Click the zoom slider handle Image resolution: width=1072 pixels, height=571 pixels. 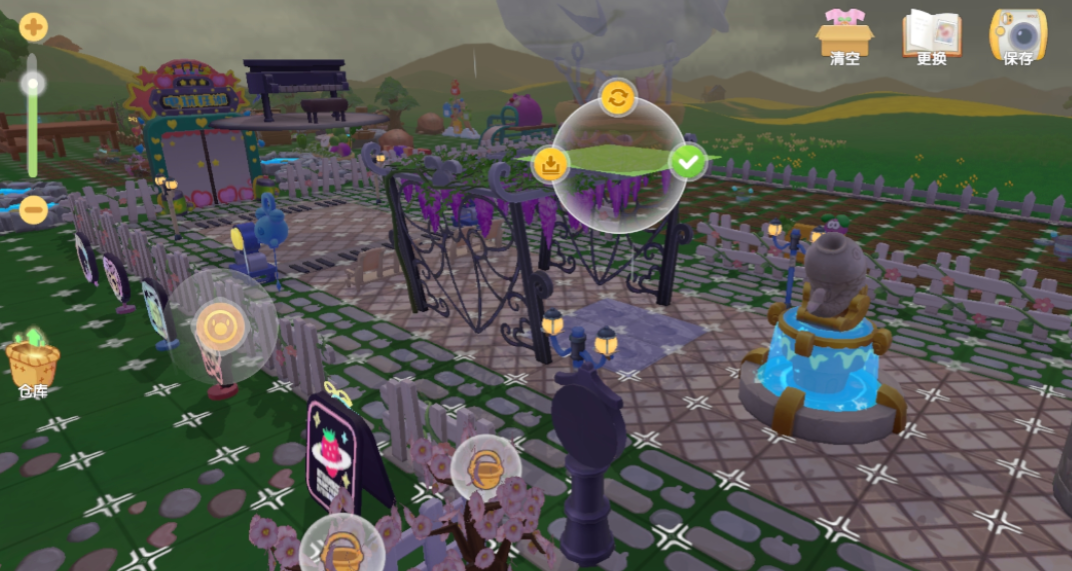[32, 83]
